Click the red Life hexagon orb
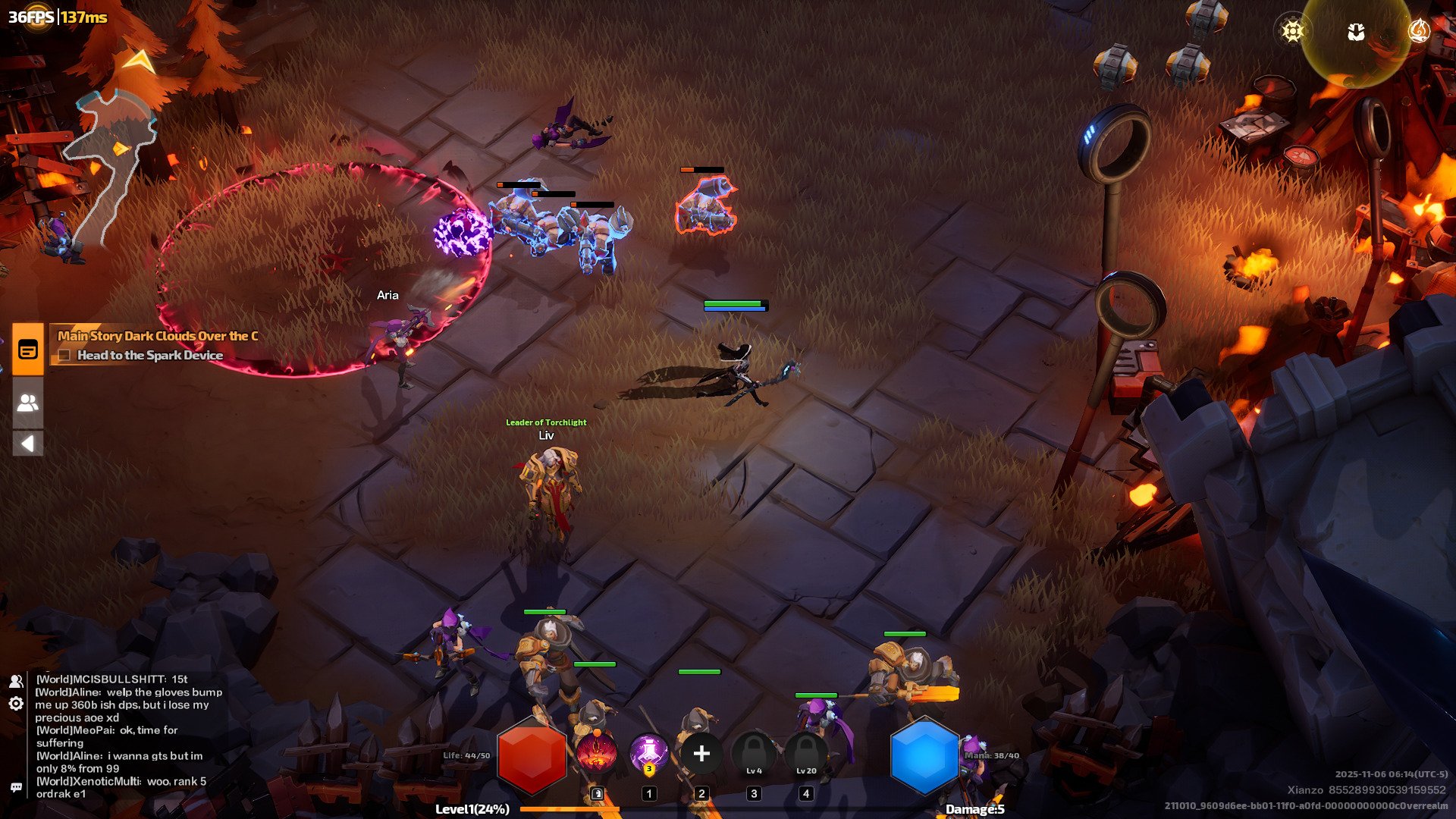 pos(532,757)
